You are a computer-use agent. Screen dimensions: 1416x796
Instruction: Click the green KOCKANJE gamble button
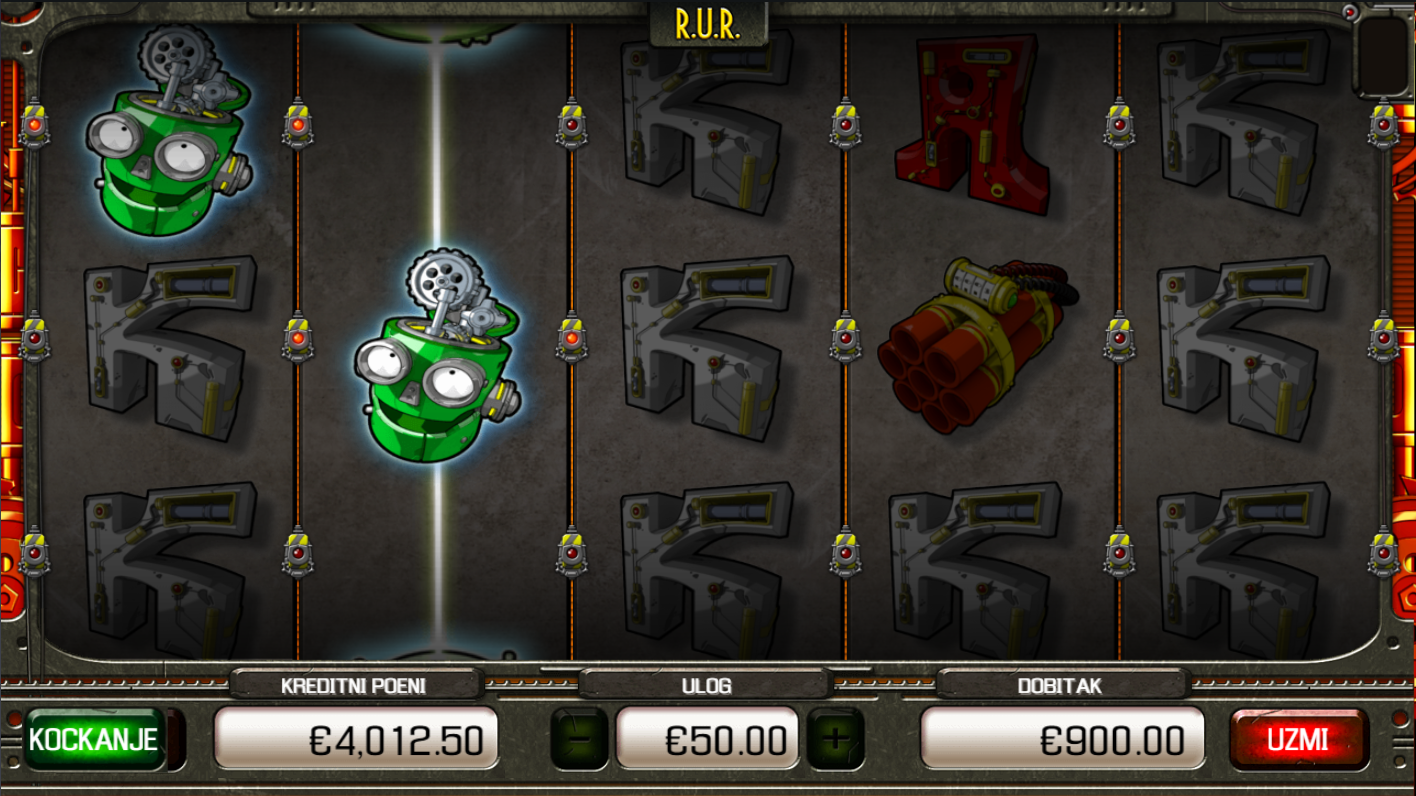point(95,740)
